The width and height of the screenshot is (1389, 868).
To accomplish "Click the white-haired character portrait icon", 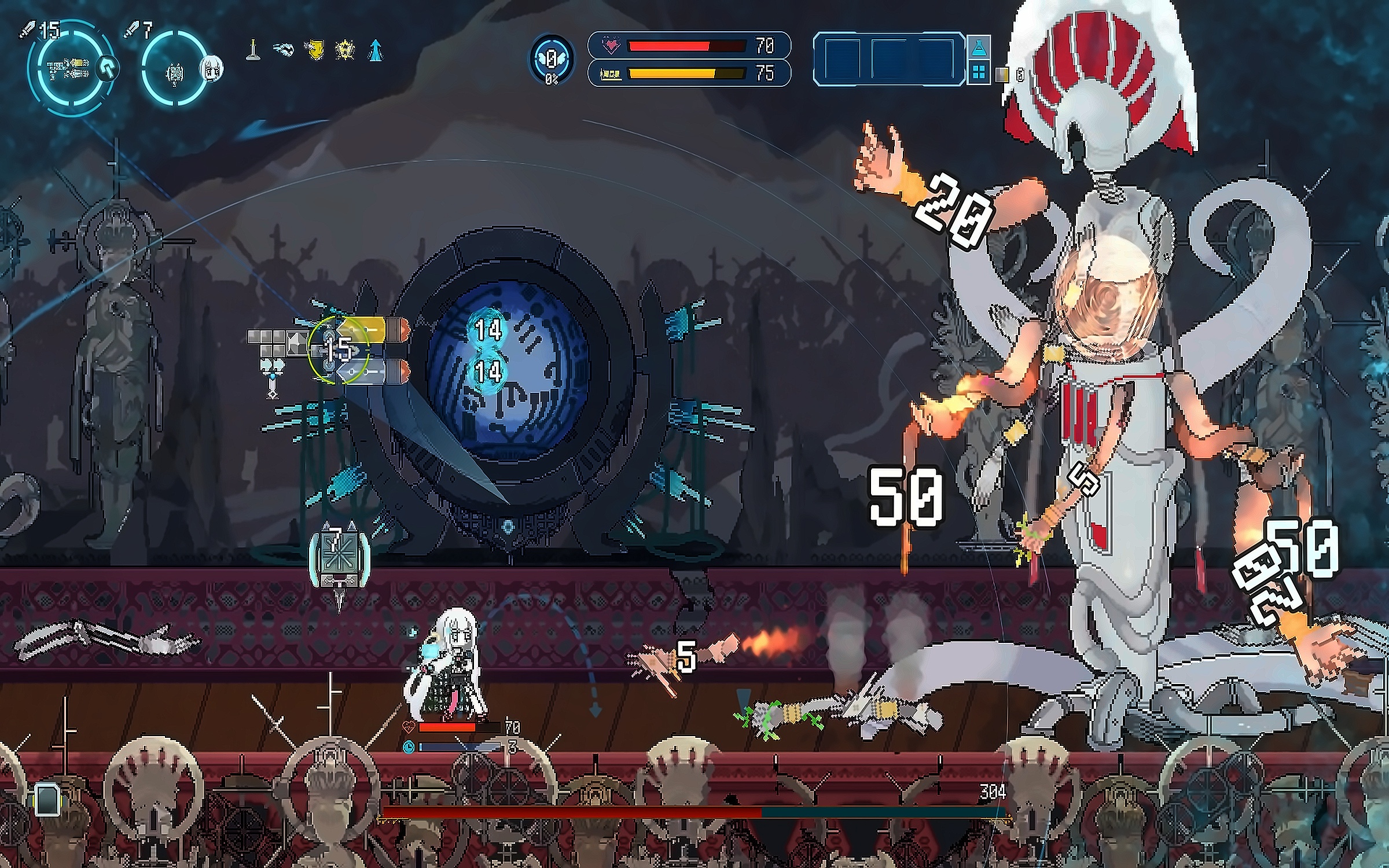I will [212, 69].
